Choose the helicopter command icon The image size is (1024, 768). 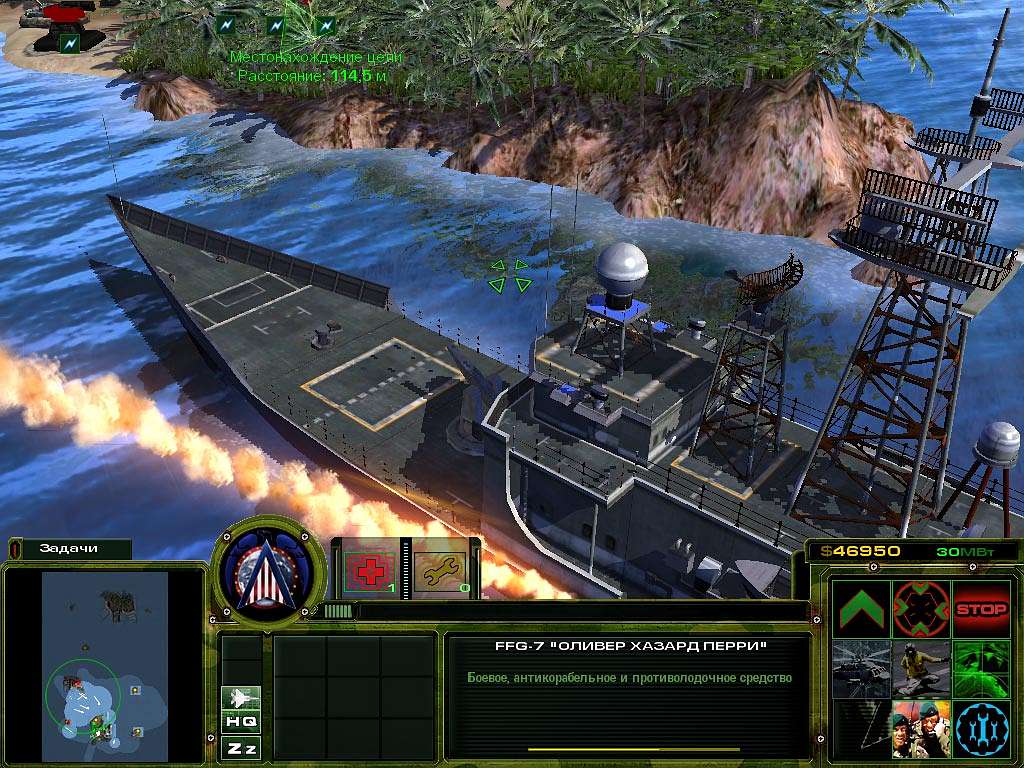pos(861,669)
